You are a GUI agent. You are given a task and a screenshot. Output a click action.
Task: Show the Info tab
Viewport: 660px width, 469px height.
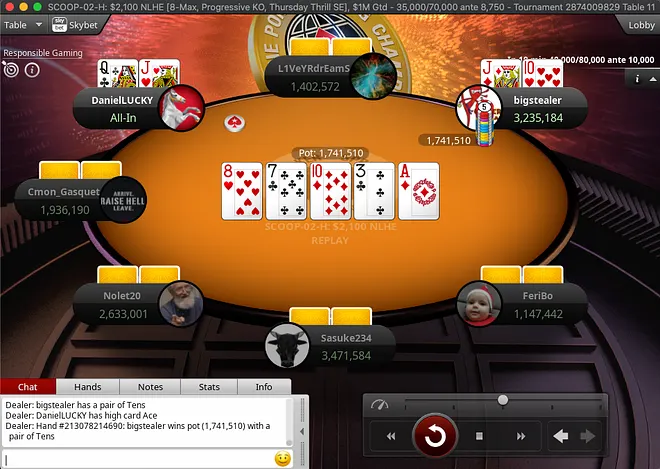click(x=264, y=387)
